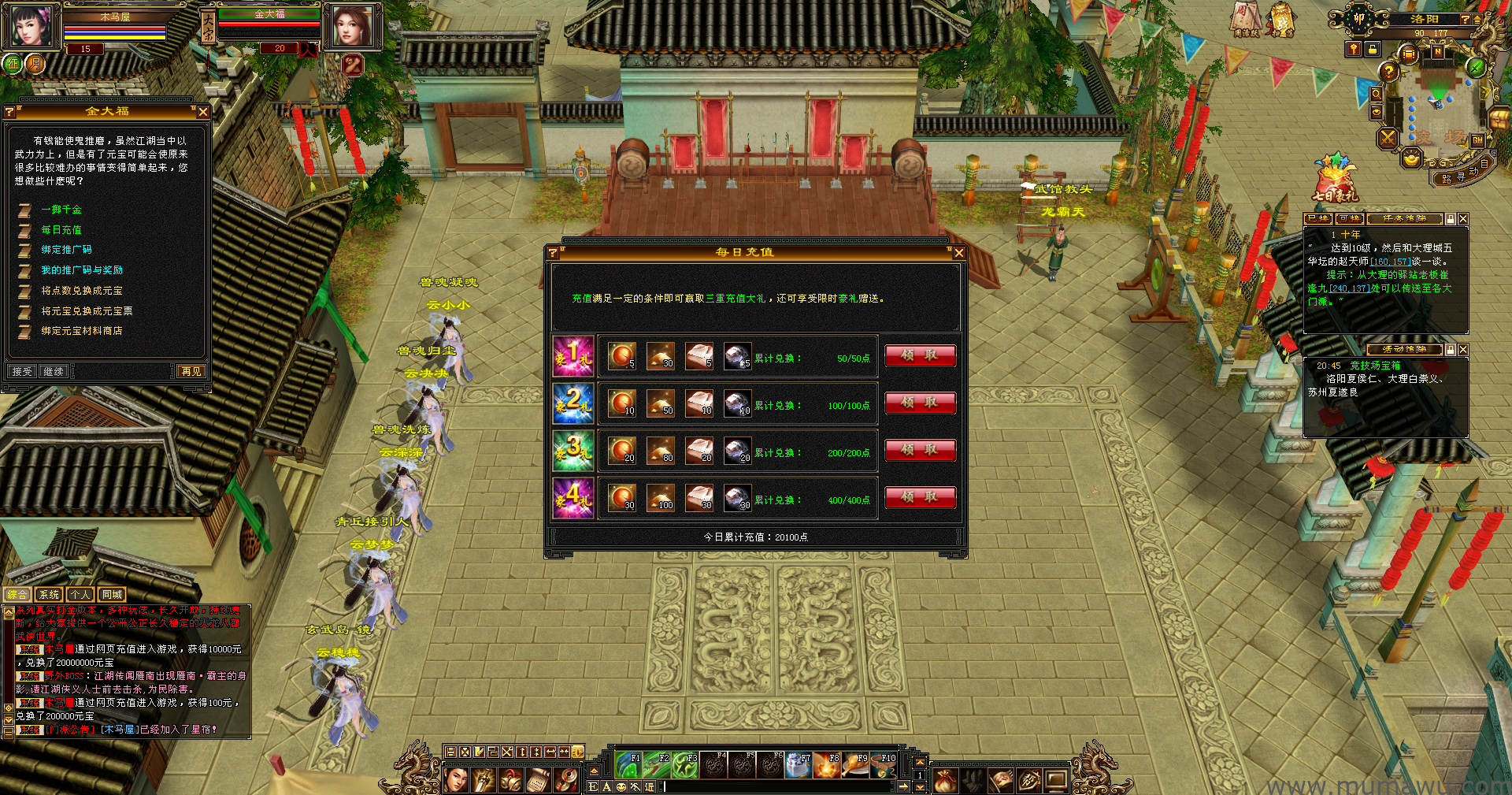
Task: Close the 每日充值 recharge window
Action: point(958,253)
